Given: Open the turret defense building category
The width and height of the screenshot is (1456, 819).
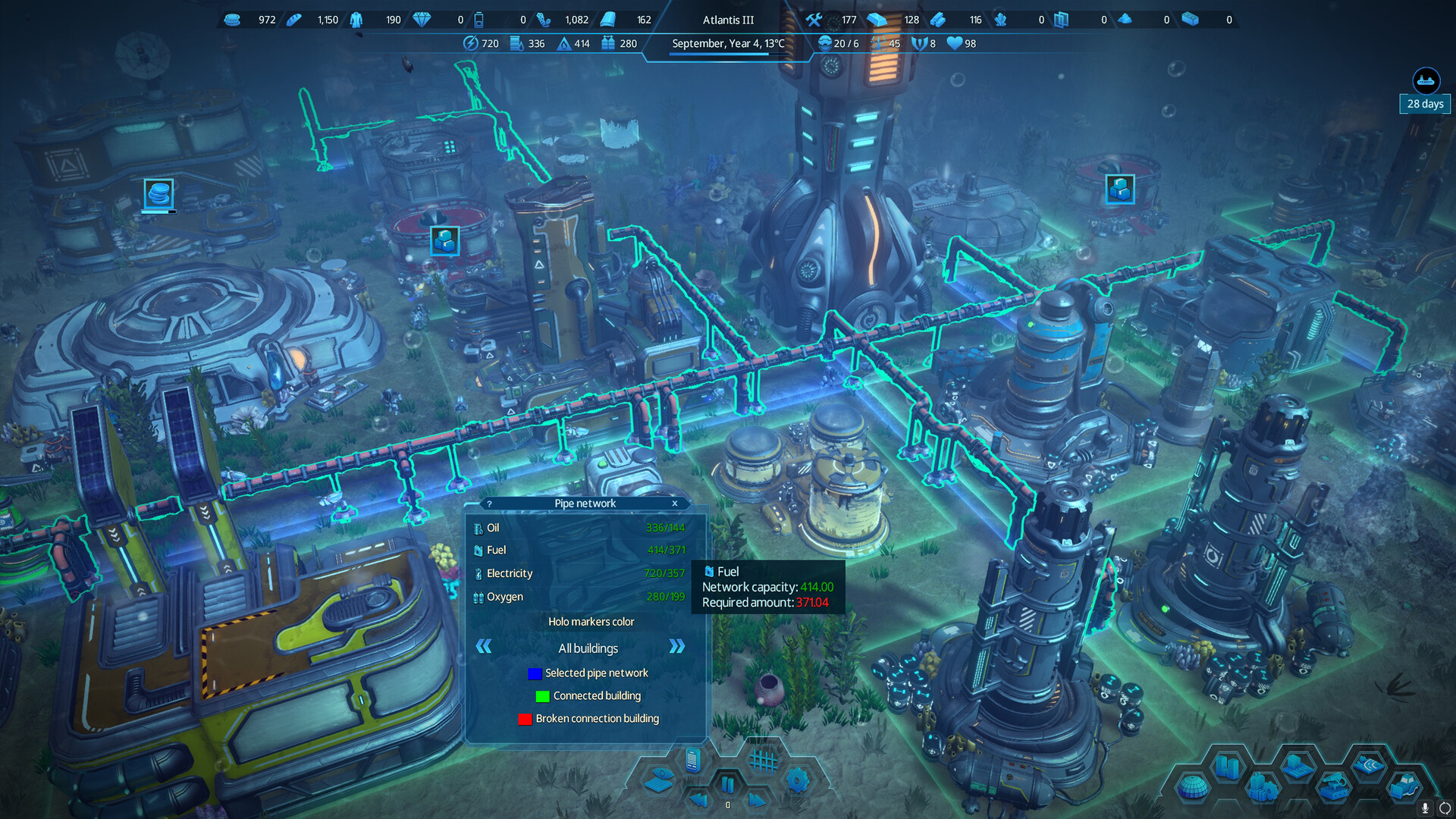Looking at the screenshot, I should pos(1332,788).
